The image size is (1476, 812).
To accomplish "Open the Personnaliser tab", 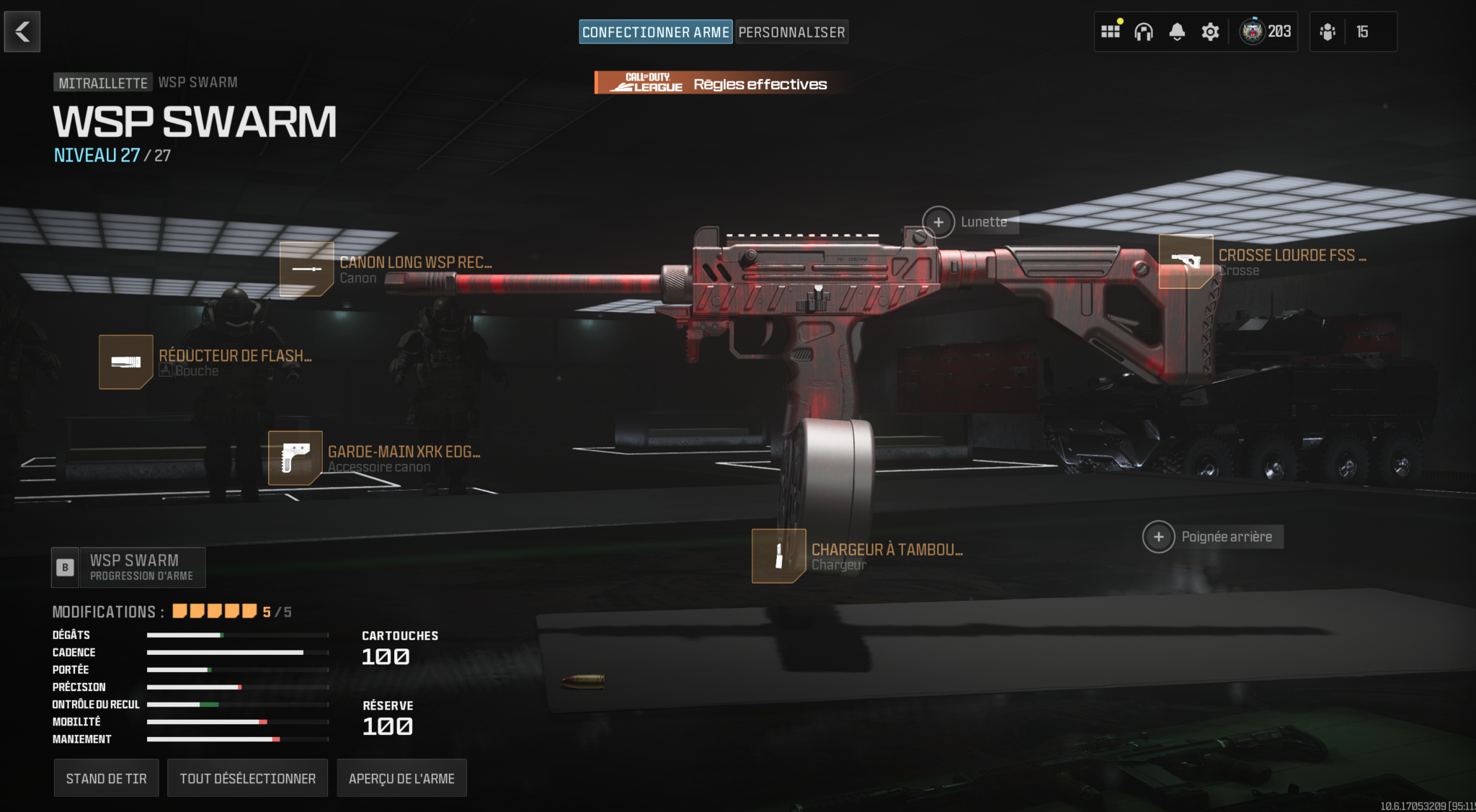I will tap(791, 32).
